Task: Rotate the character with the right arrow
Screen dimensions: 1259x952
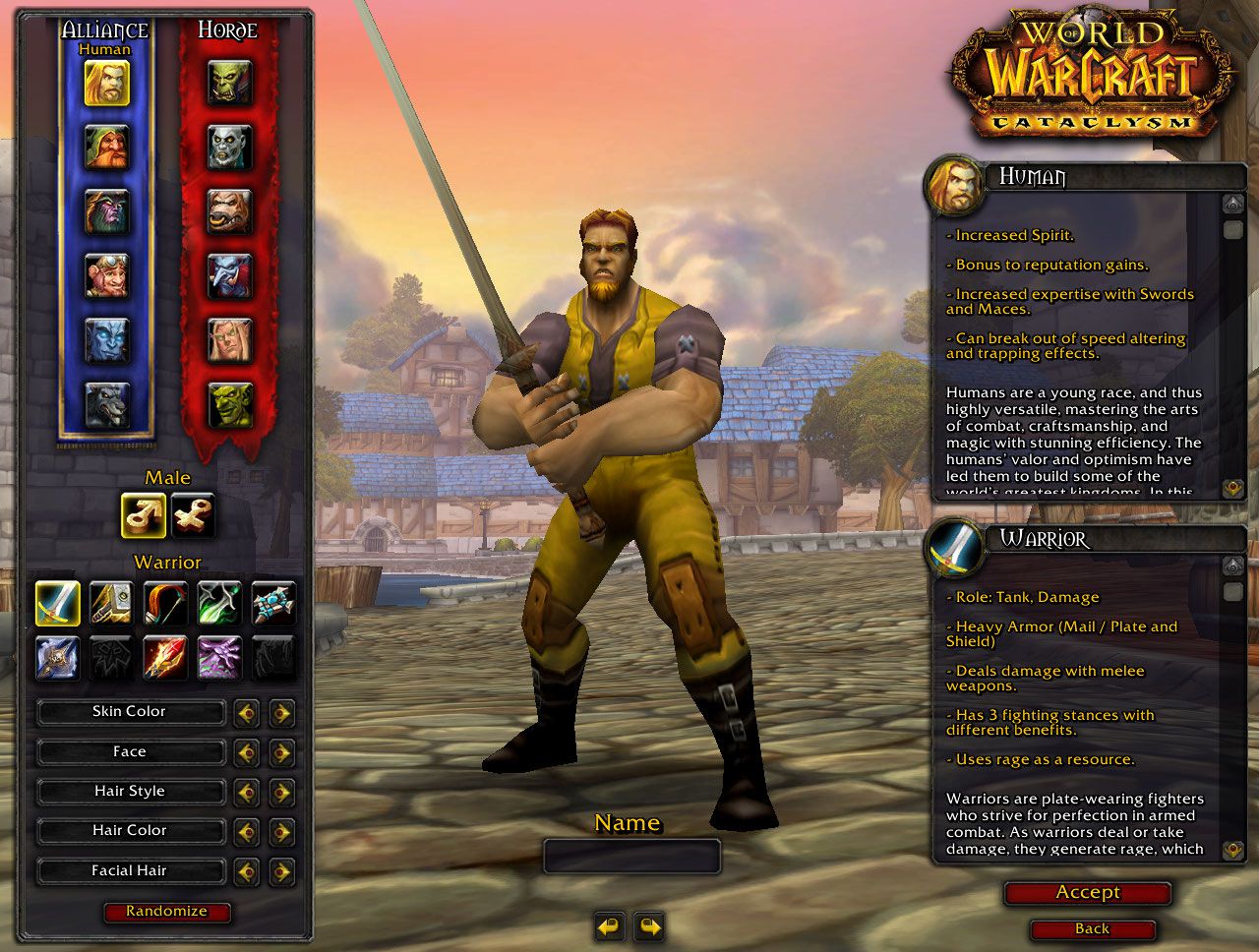Action: tap(649, 926)
